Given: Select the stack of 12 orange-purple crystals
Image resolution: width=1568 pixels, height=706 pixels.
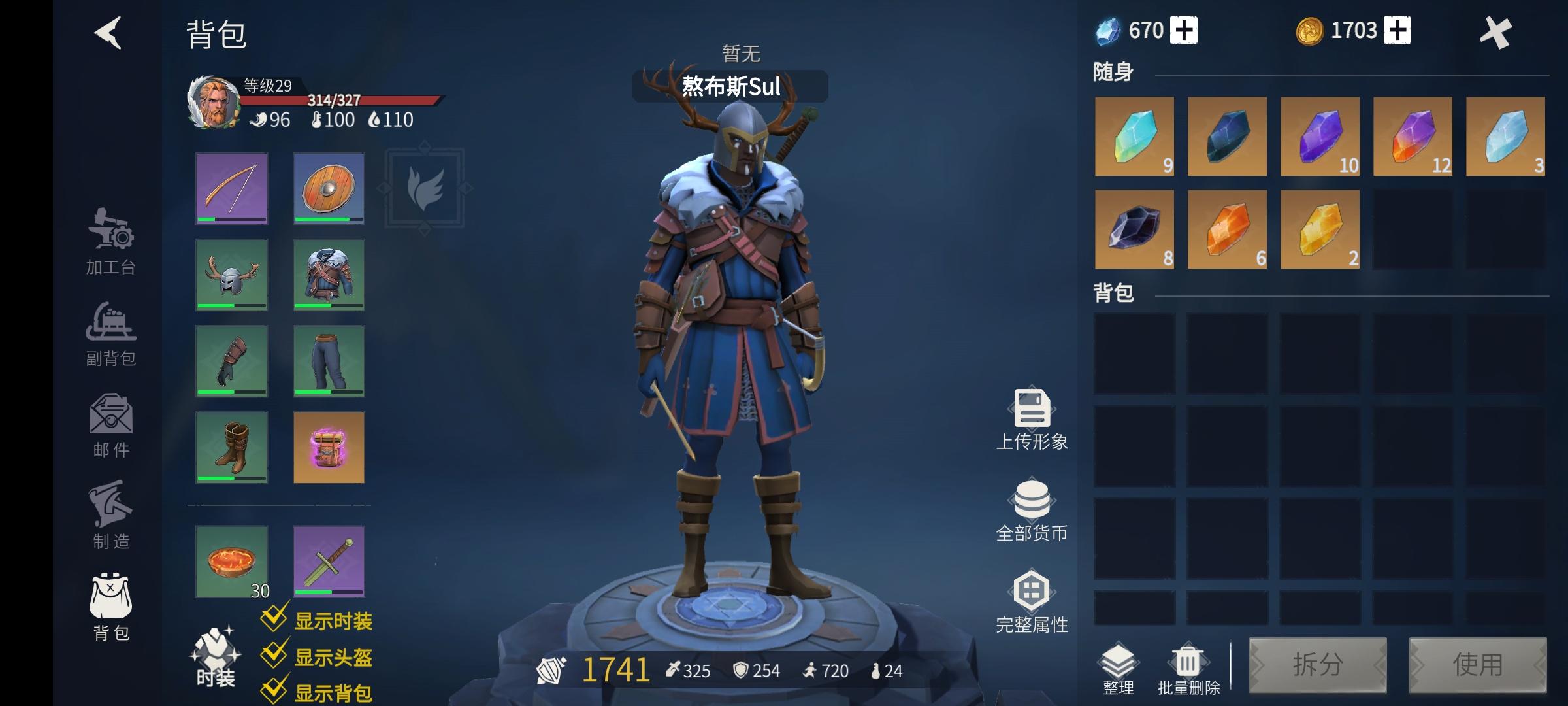Looking at the screenshot, I should (x=1413, y=137).
